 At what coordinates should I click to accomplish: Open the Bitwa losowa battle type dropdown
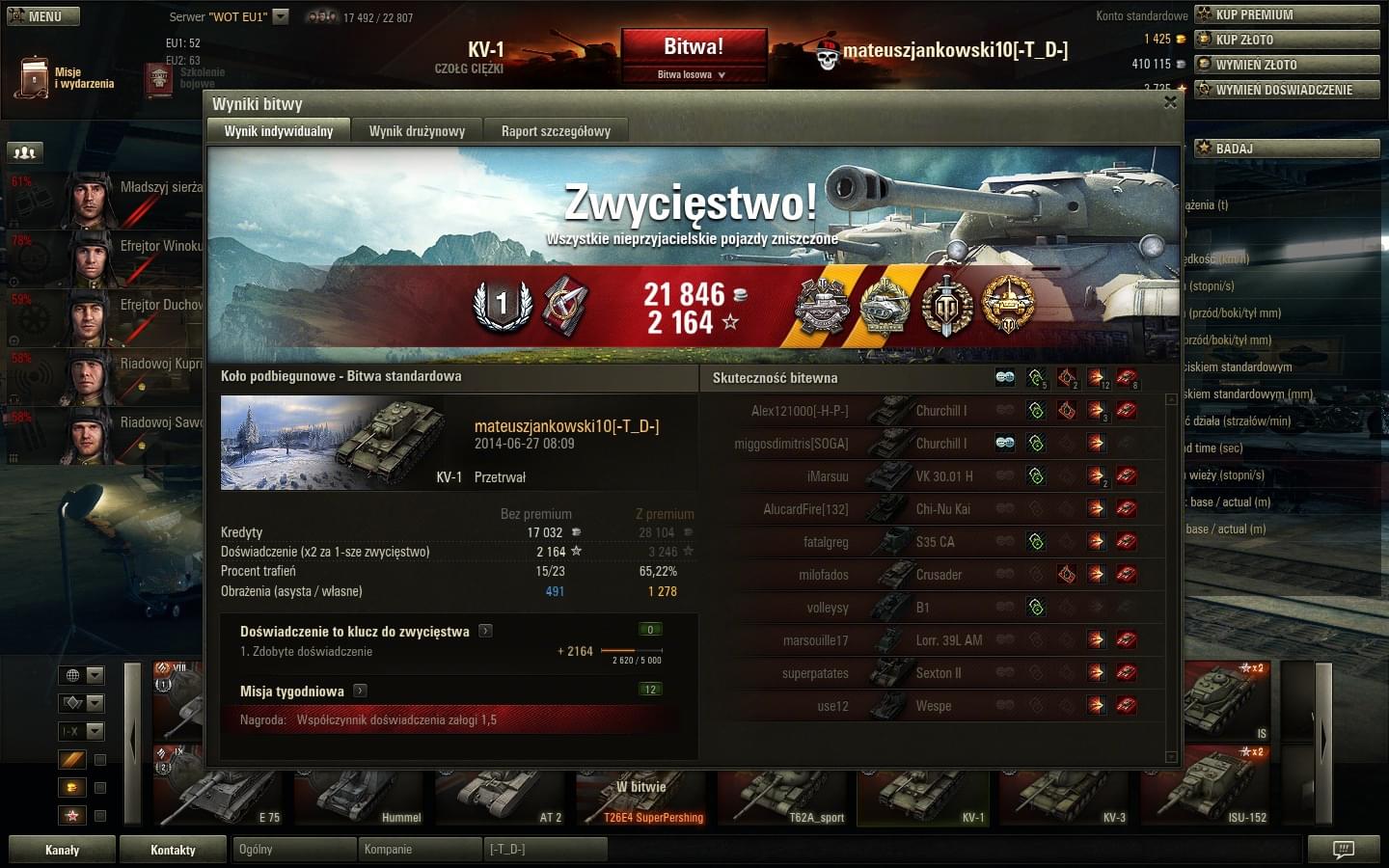[693, 74]
